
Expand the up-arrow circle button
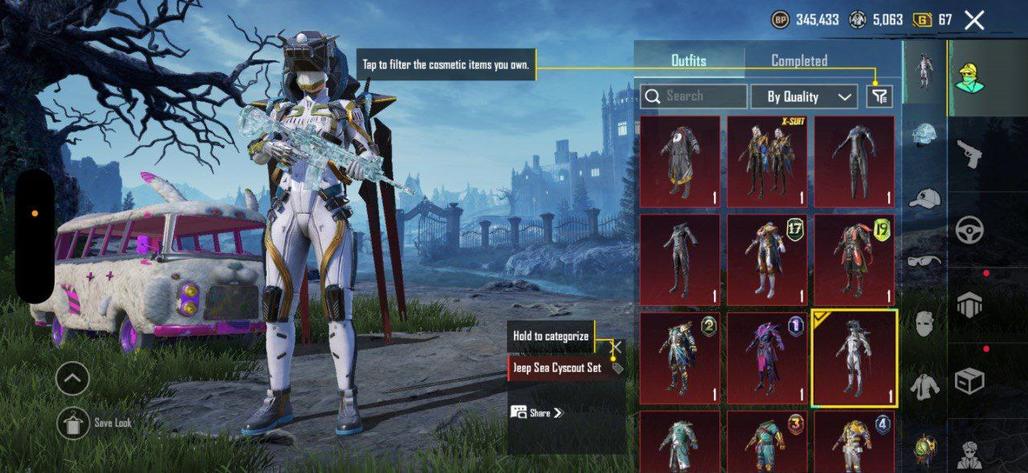pyautogui.click(x=73, y=378)
